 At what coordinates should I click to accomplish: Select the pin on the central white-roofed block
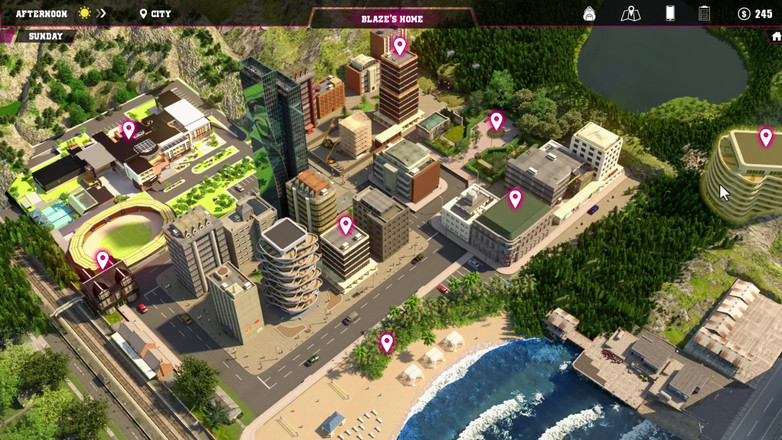(346, 226)
